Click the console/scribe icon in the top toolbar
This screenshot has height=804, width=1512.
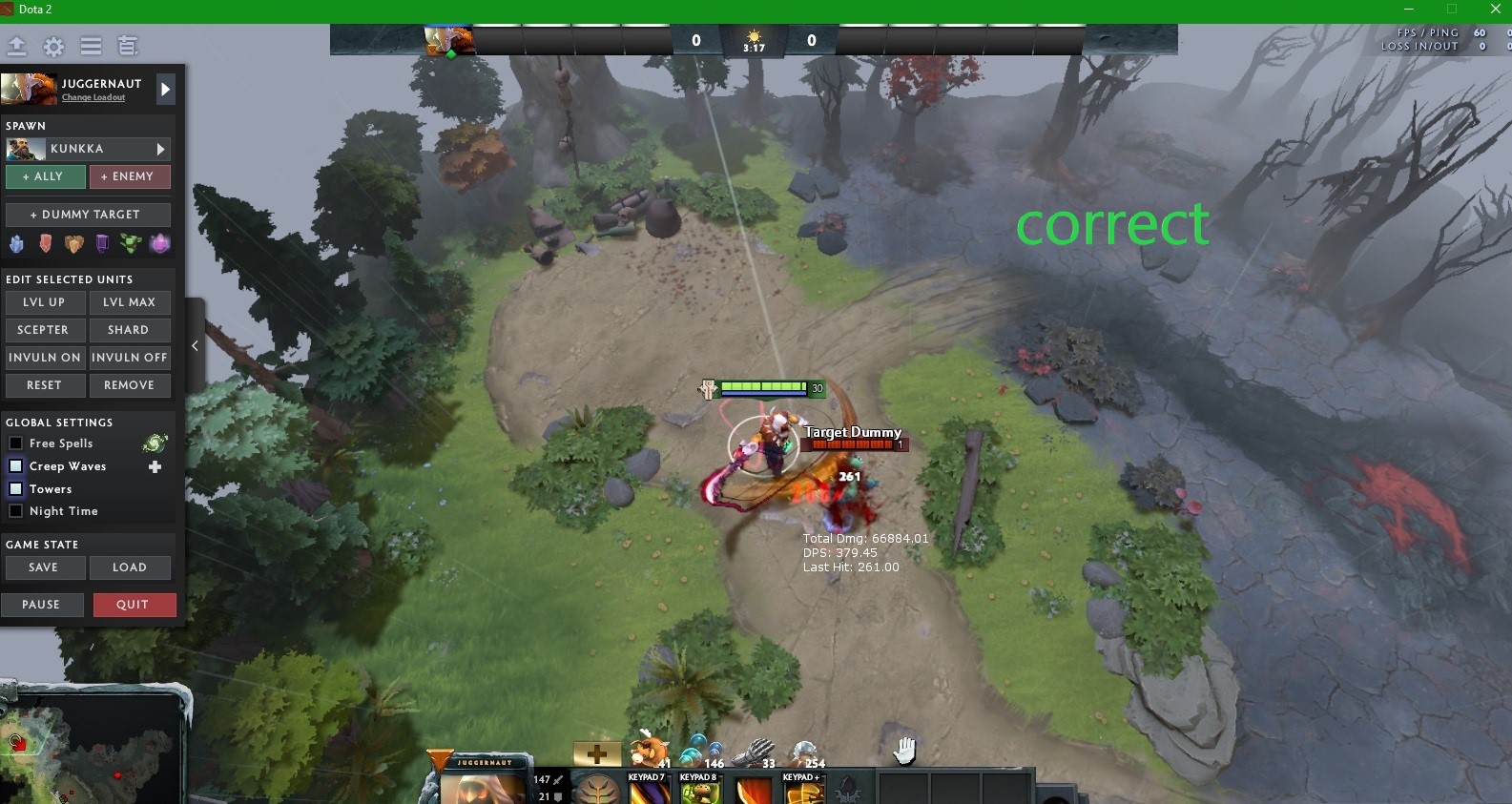[127, 46]
